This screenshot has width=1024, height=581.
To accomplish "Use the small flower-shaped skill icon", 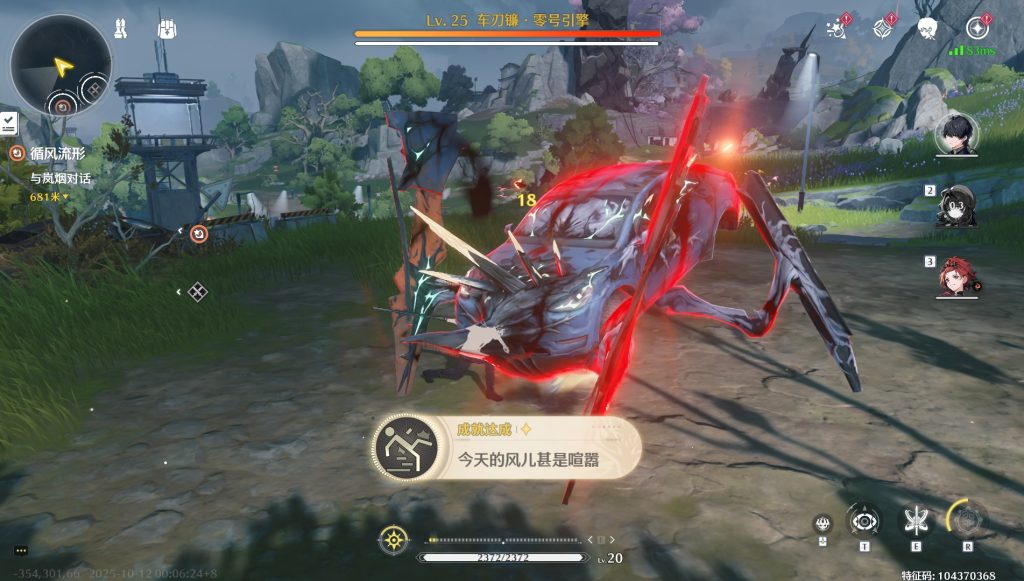I will (x=822, y=522).
